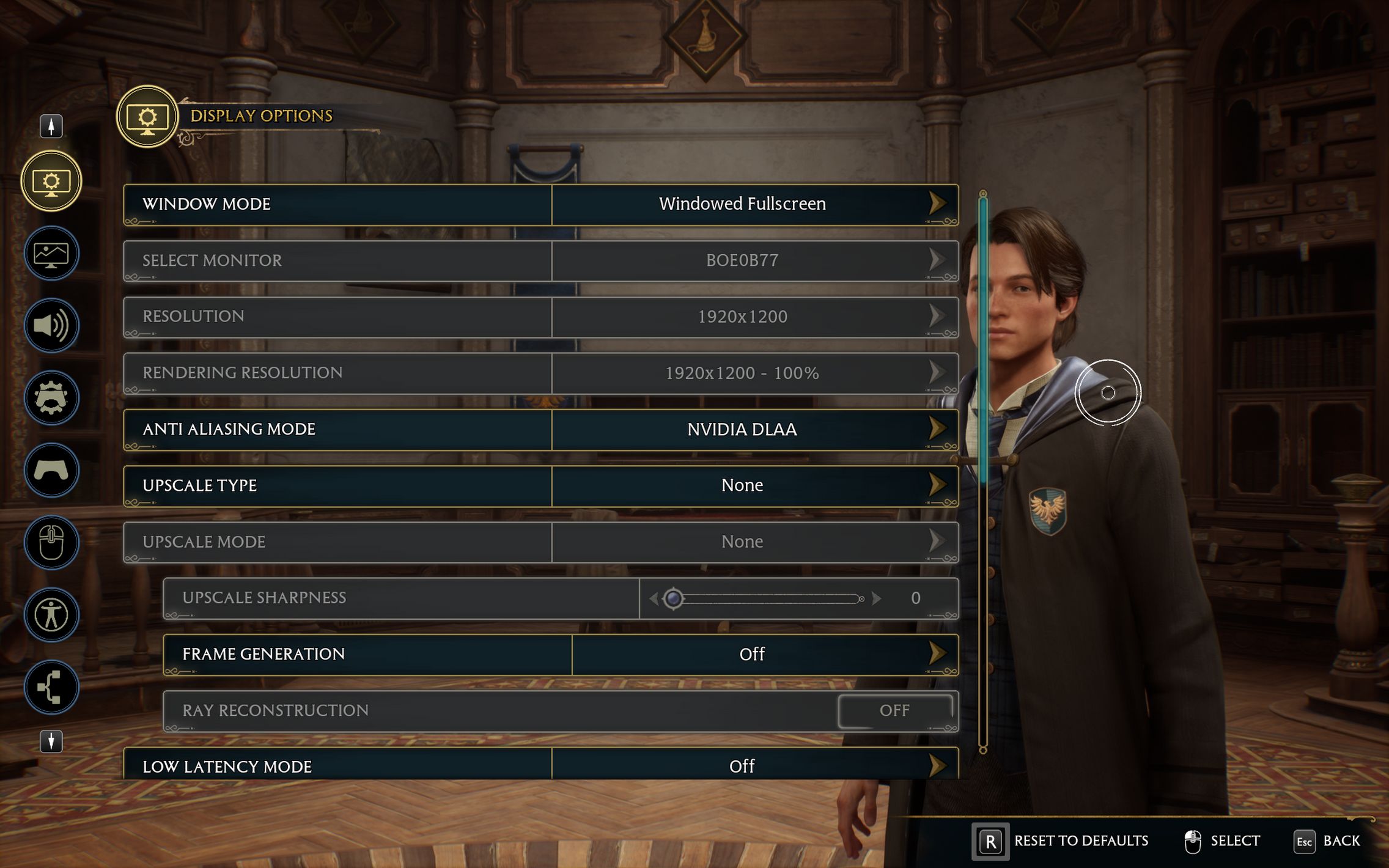This screenshot has width=1389, height=868.
Task: Switch to the Mouse options tab
Action: point(51,543)
